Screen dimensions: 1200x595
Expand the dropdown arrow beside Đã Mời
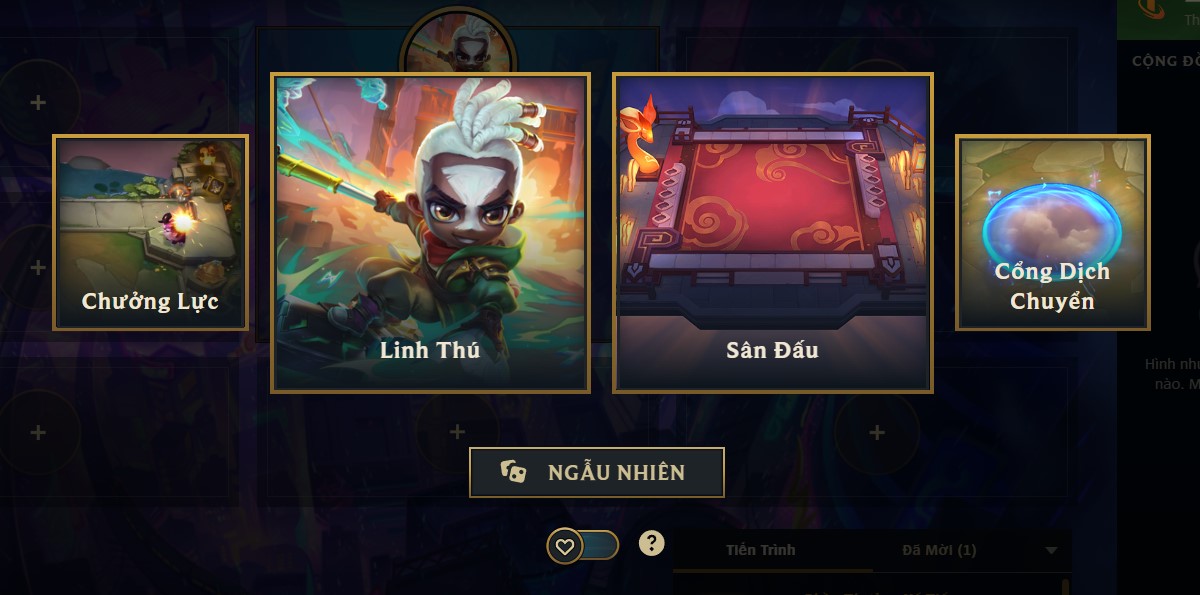point(1051,550)
